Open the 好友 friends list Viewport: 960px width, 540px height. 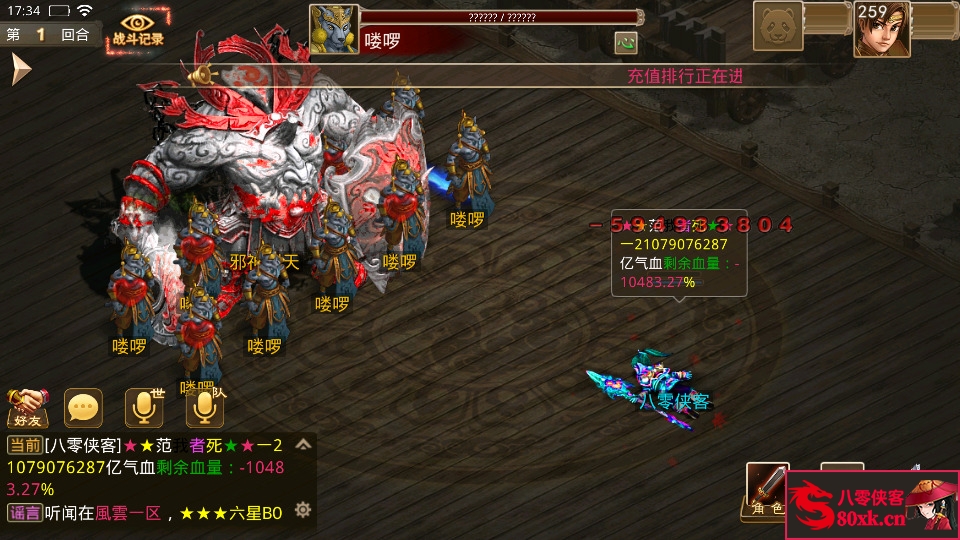tap(28, 407)
